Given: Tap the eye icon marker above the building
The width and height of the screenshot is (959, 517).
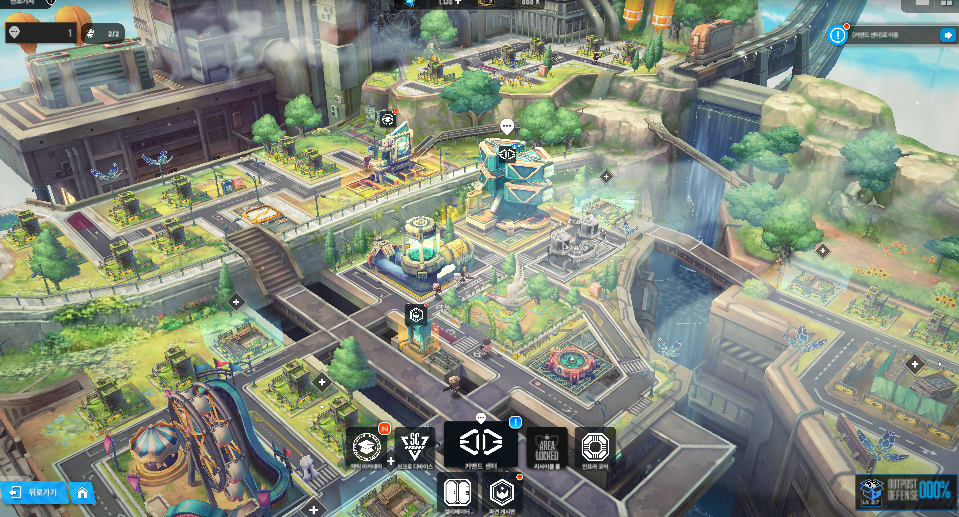Looking at the screenshot, I should (388, 119).
